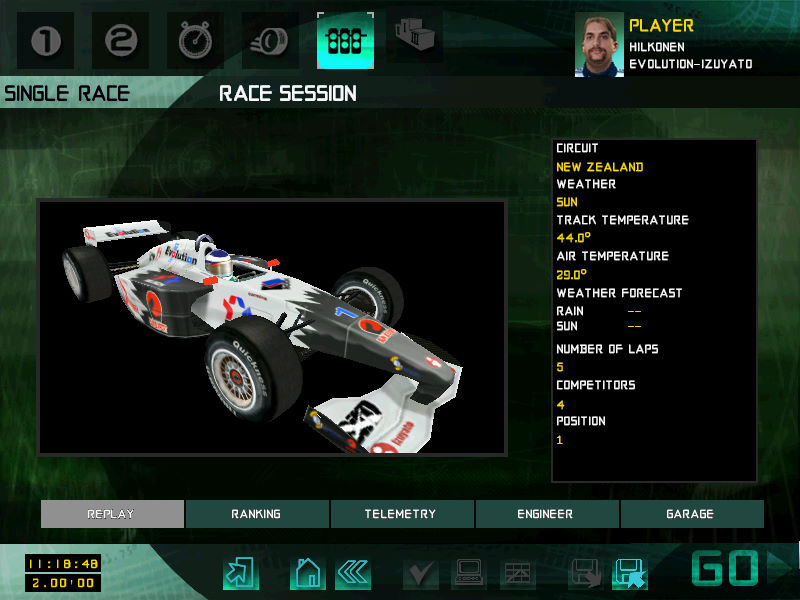Go back with the double-chevron icon
800x600 pixels.
tap(352, 573)
